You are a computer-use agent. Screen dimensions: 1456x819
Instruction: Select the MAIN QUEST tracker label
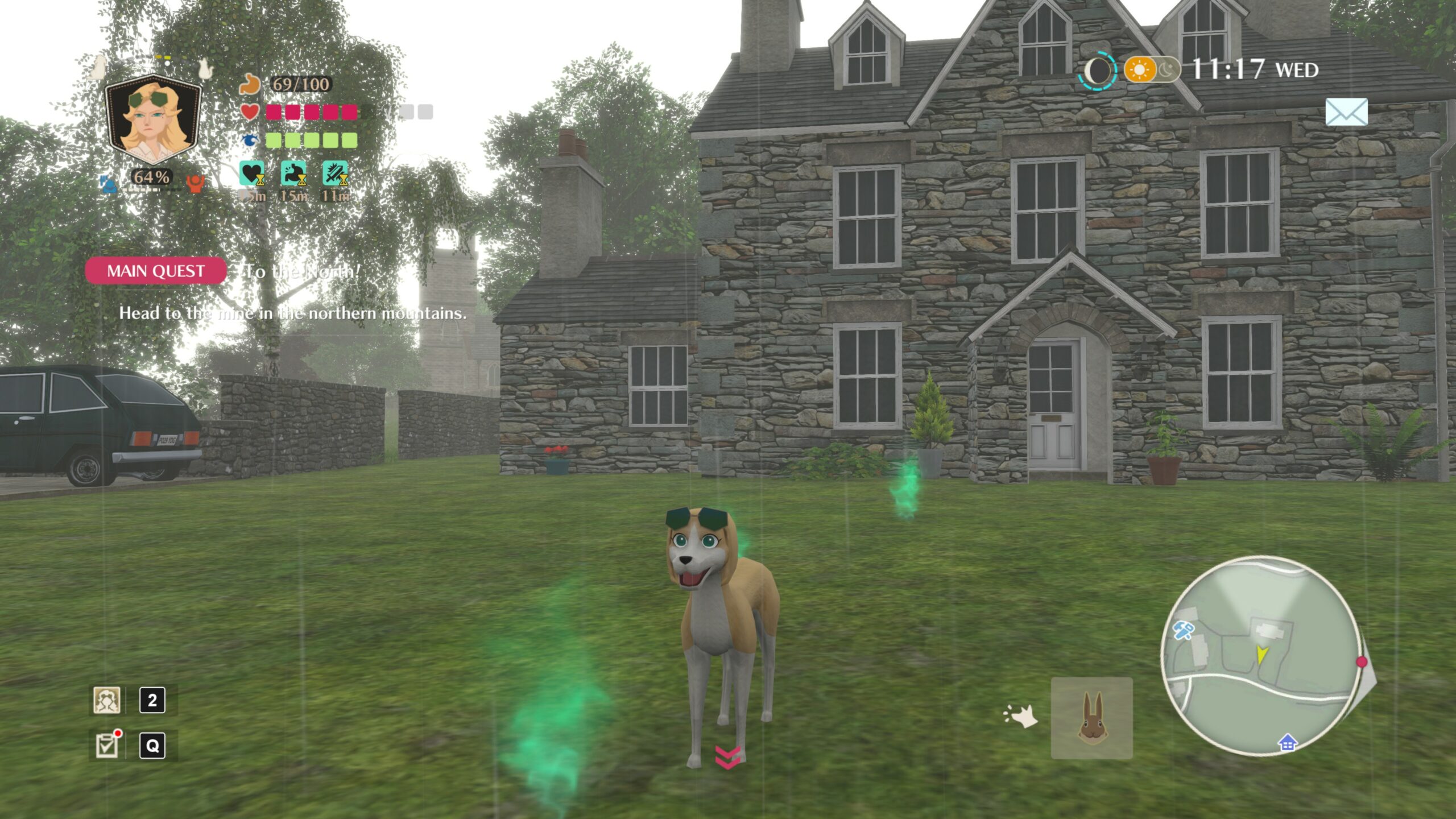[x=156, y=271]
